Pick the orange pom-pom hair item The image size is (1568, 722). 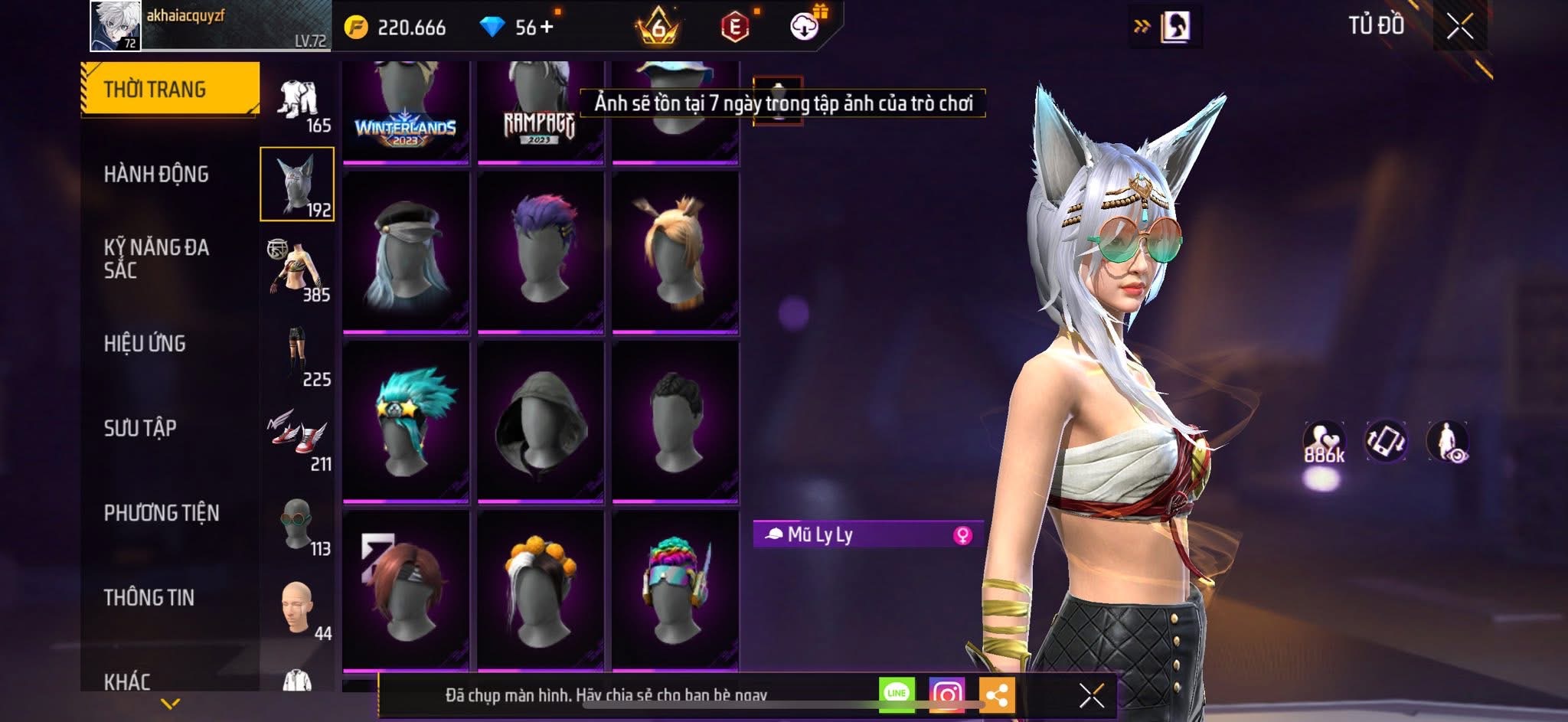point(541,591)
